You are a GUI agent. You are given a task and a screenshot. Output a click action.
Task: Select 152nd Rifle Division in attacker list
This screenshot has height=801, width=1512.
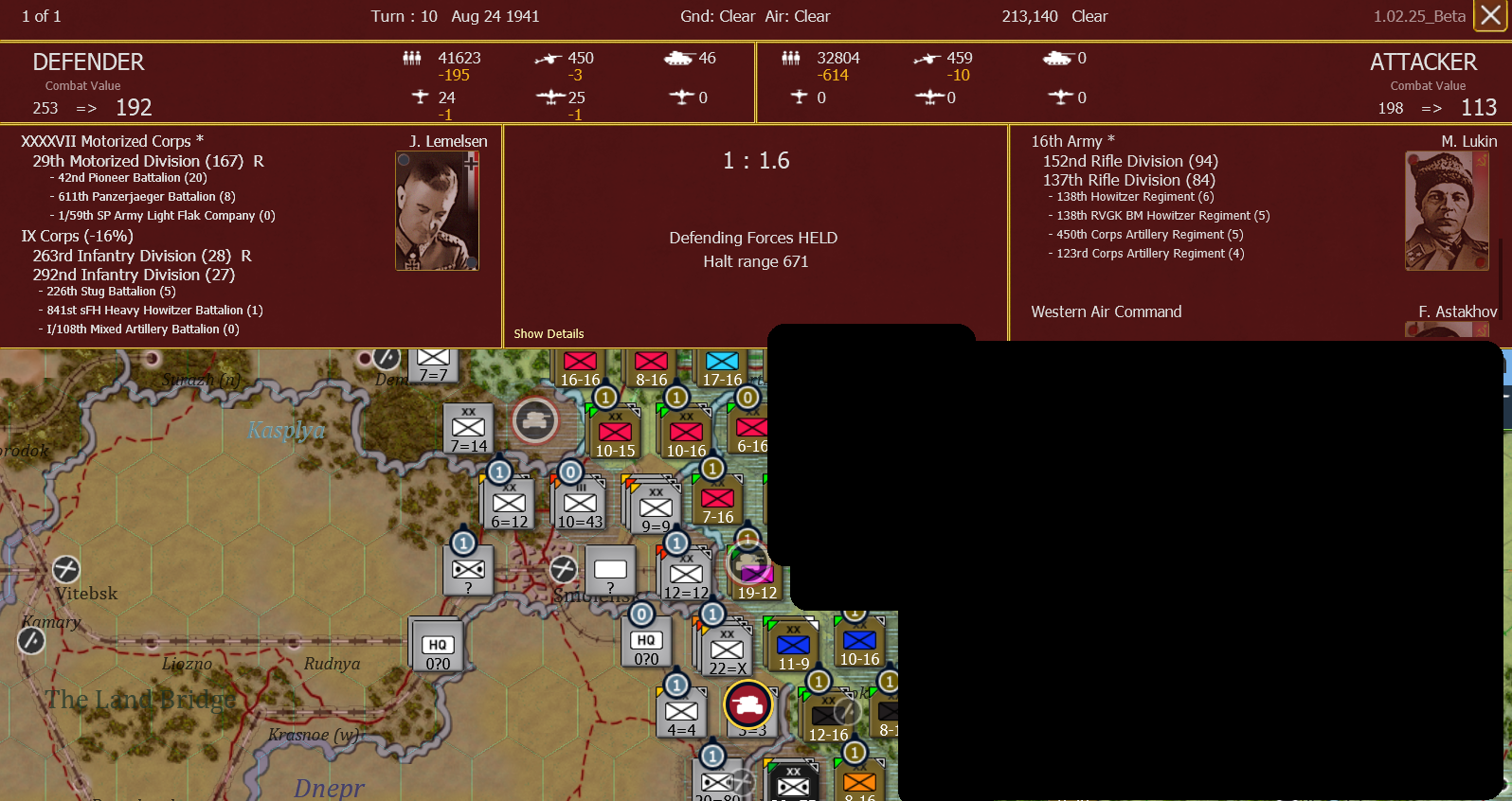click(1129, 161)
